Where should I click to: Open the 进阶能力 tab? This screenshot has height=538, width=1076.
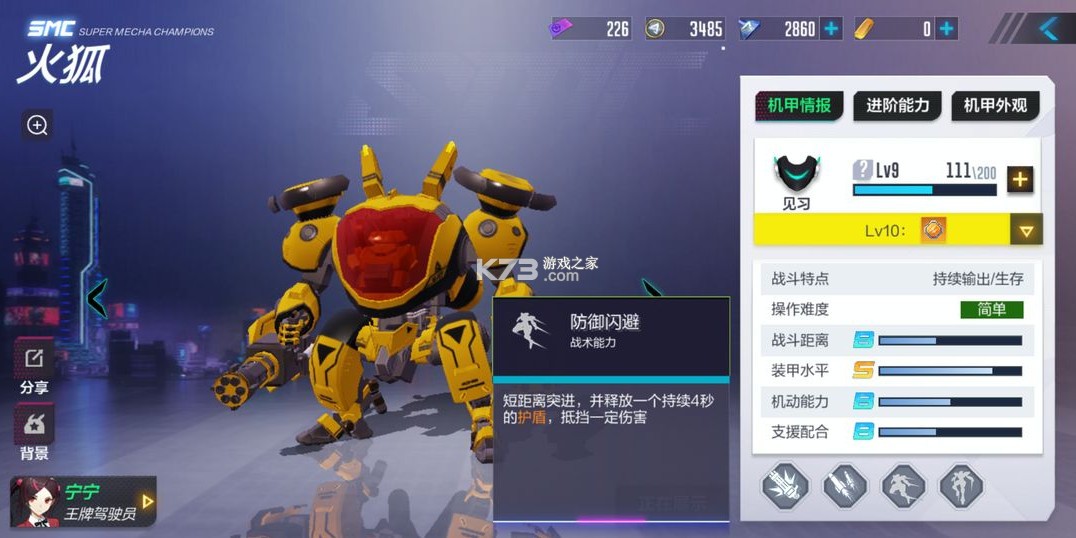pos(897,105)
